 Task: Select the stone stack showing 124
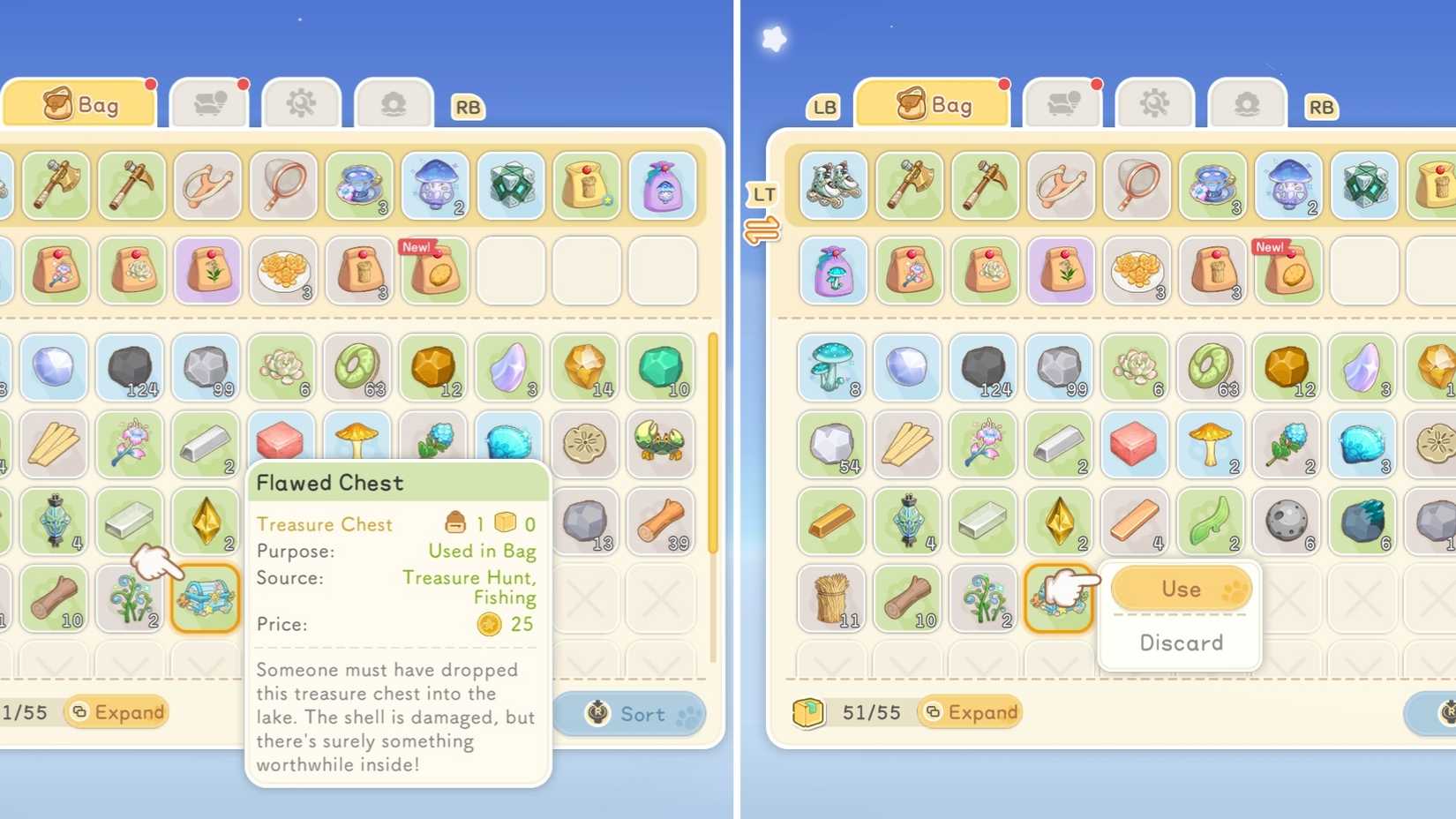[x=131, y=368]
